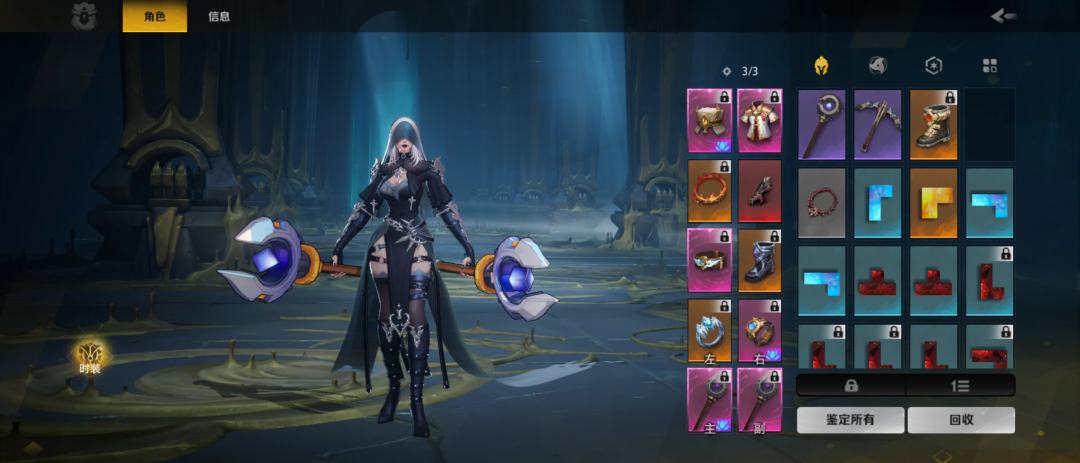The image size is (1080, 463).
Task: Open the 时装 costume menu
Action: pyautogui.click(x=90, y=354)
